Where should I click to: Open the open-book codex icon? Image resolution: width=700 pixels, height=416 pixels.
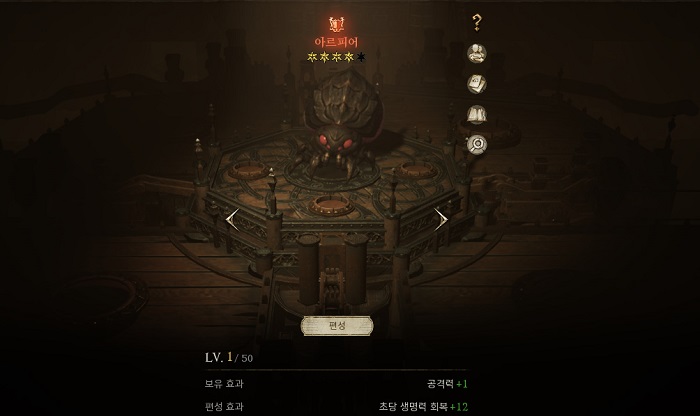pos(477,114)
